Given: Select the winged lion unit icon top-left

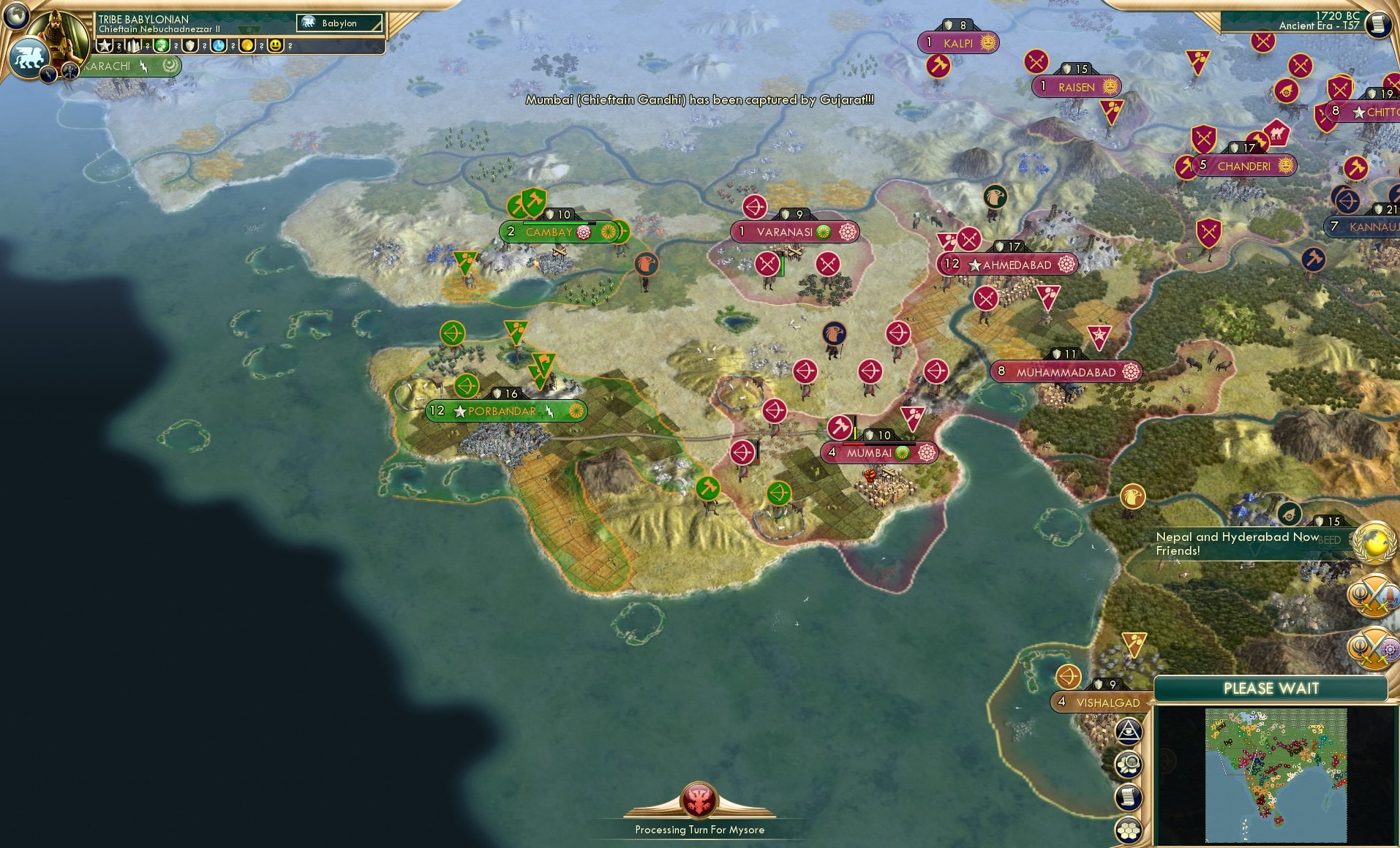Looking at the screenshot, I should tap(29, 56).
